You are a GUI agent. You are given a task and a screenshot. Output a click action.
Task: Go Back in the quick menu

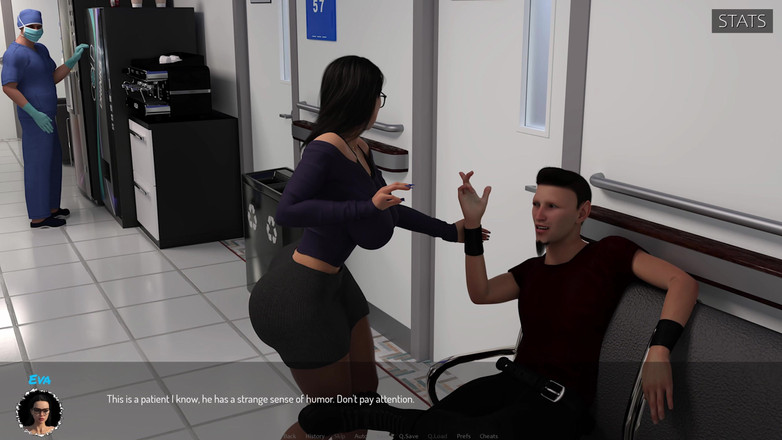pyautogui.click(x=291, y=436)
